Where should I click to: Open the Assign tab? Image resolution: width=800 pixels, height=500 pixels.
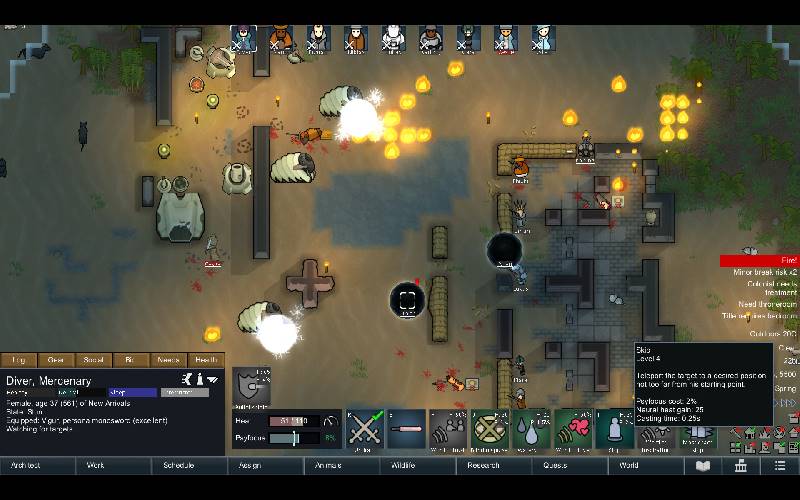click(250, 466)
